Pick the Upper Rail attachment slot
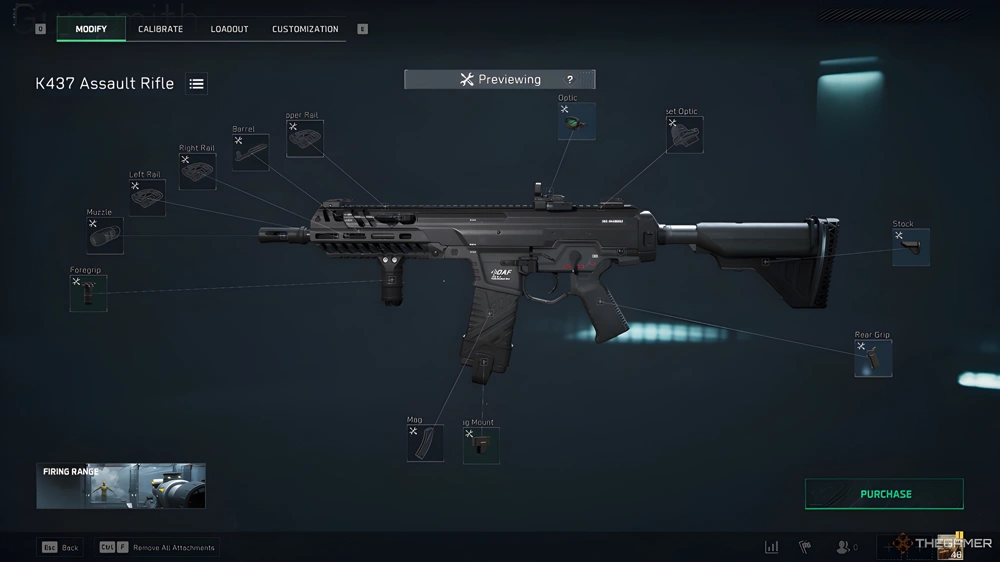Screen dimensions: 1000x562 (305, 139)
